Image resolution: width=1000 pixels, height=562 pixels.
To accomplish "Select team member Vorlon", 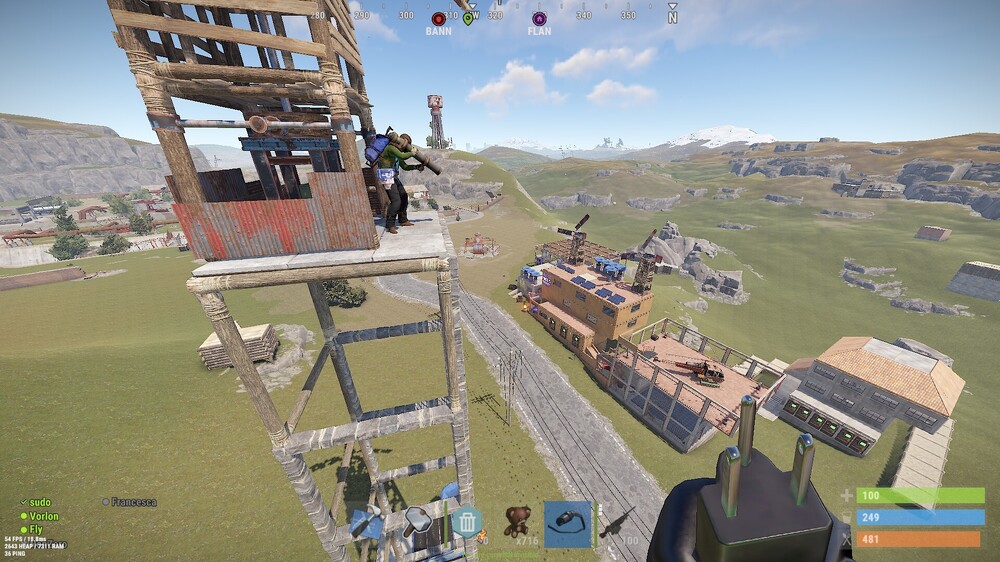I will pos(43,516).
